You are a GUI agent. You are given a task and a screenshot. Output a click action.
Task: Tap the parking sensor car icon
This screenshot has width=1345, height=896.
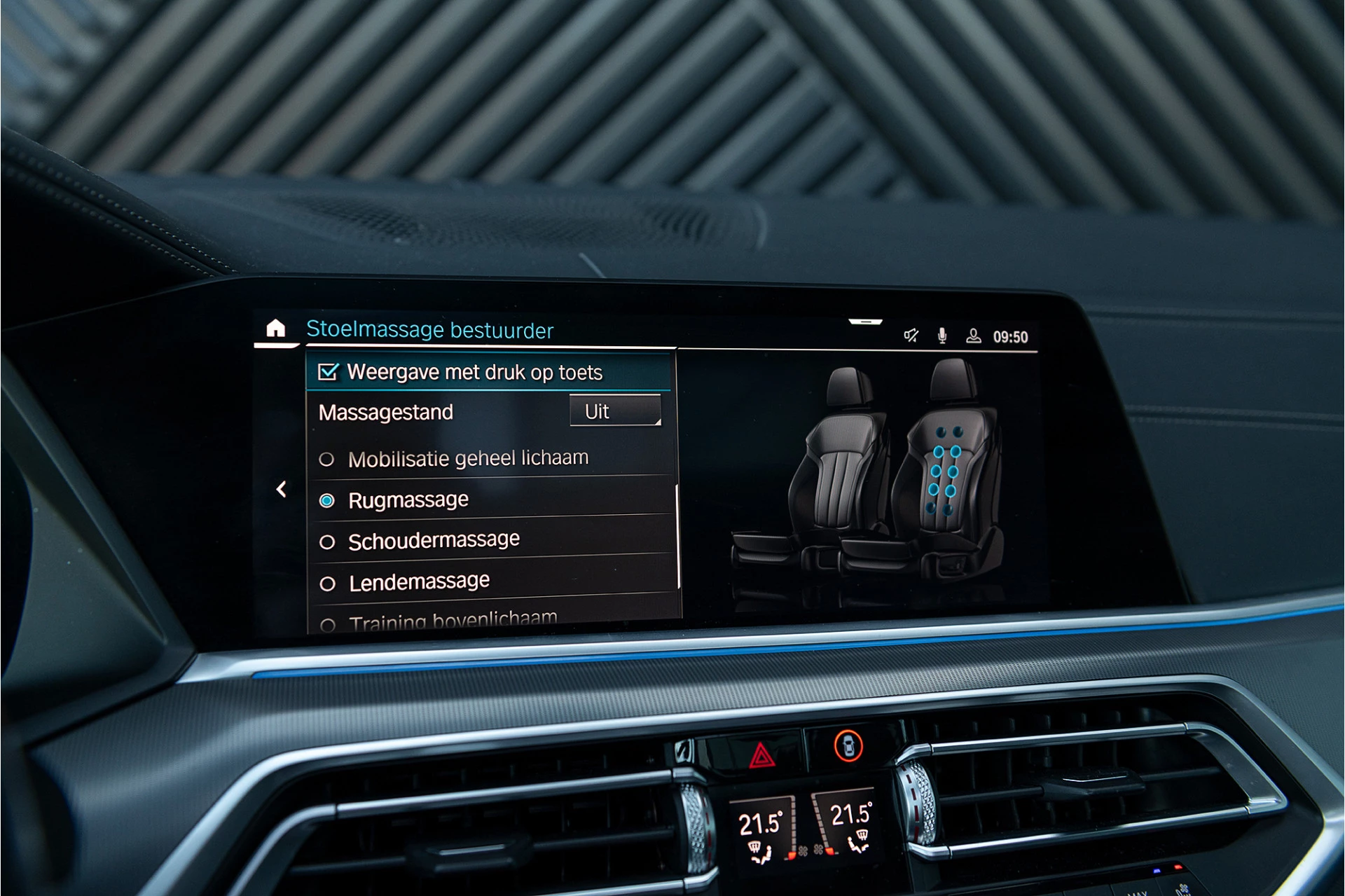tap(848, 747)
